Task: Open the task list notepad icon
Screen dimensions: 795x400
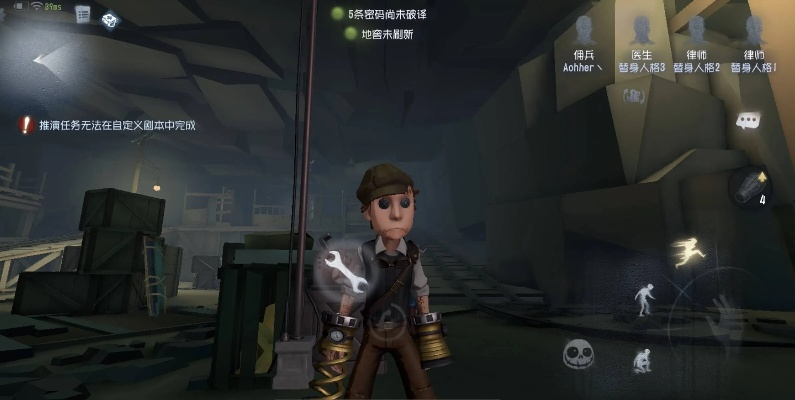Action: click(83, 13)
